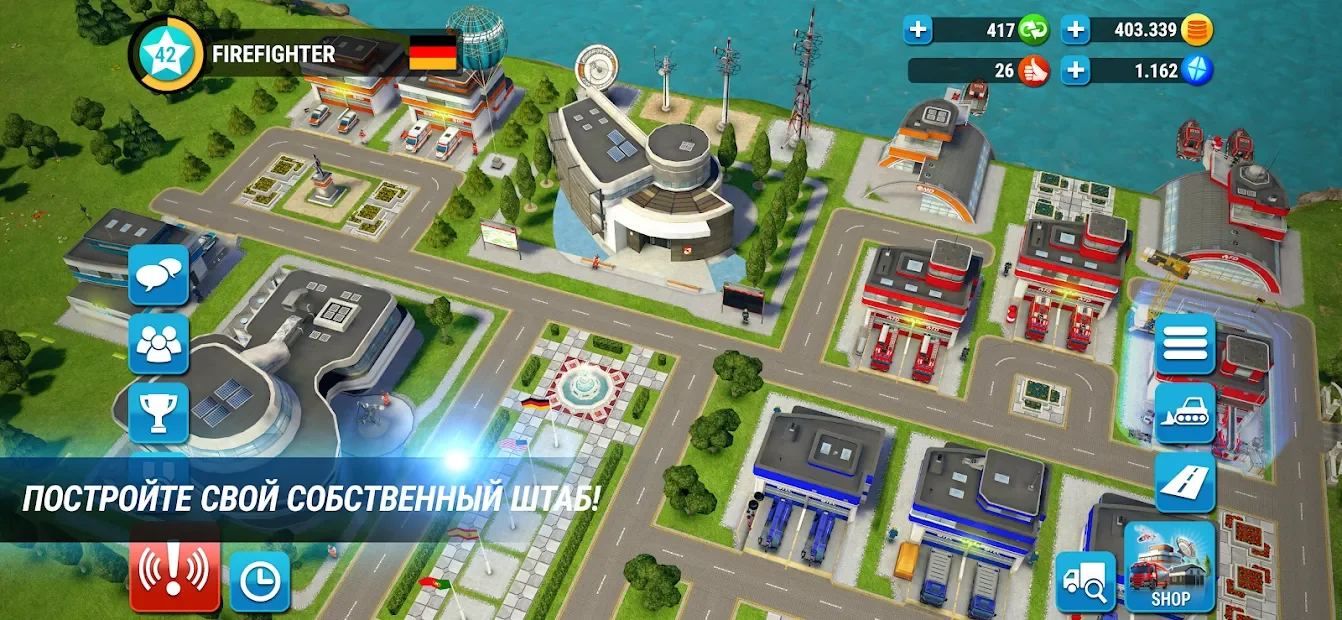The height and width of the screenshot is (620, 1342).
Task: Add more gold coins with plus button
Action: point(1075,30)
